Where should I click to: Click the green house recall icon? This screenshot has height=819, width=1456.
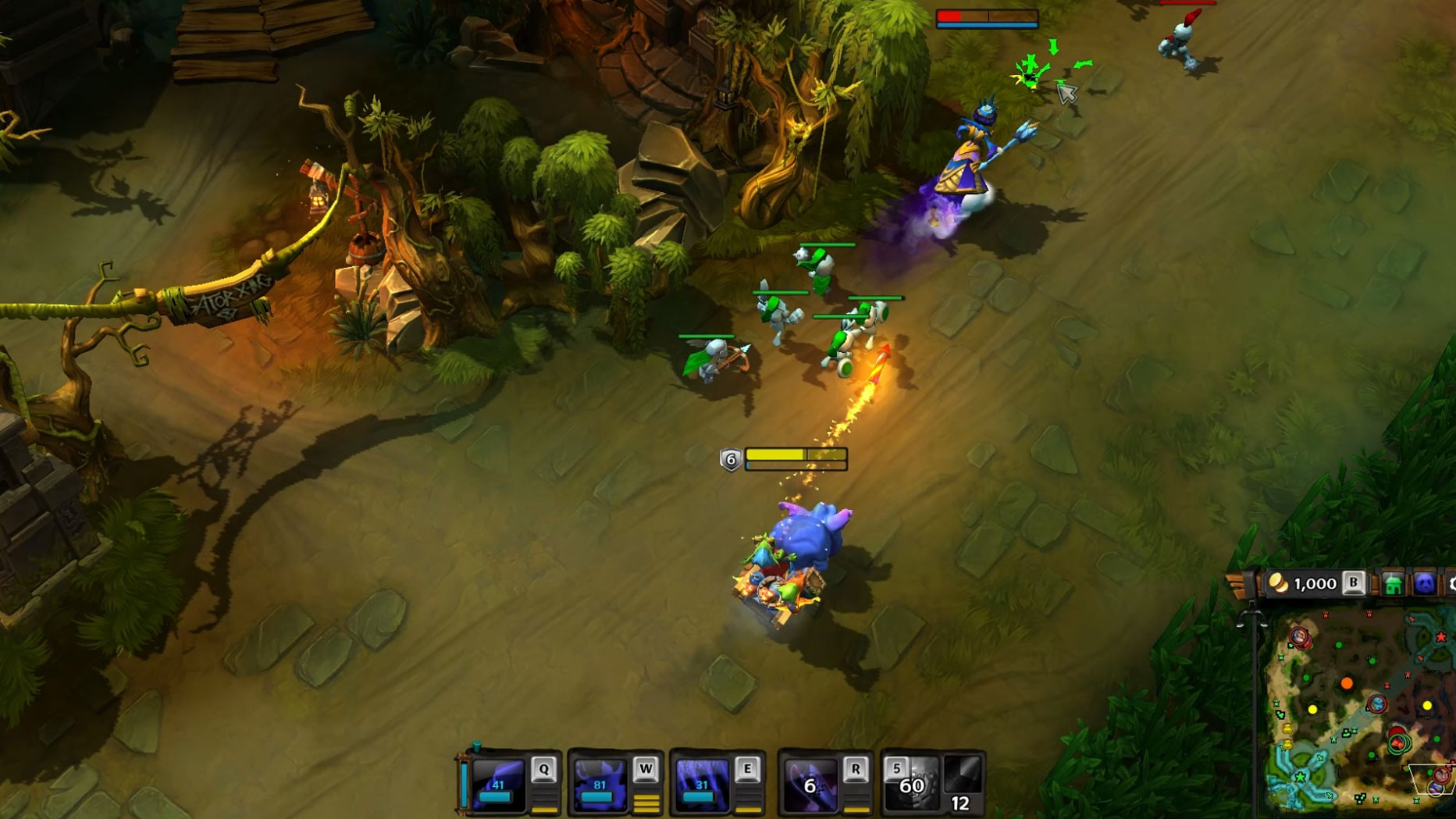point(1393,584)
